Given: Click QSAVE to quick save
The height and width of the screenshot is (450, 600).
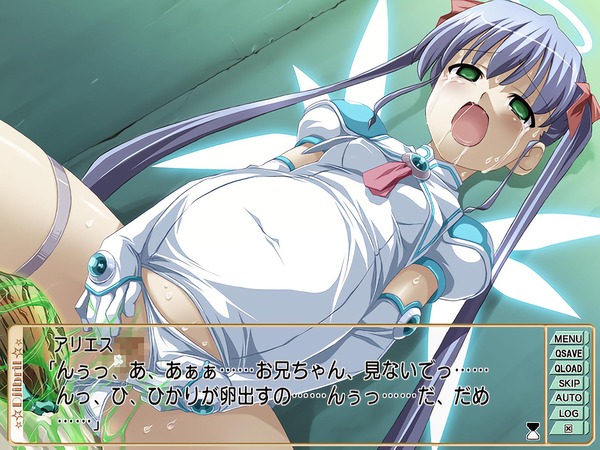Looking at the screenshot, I should click(x=568, y=353).
